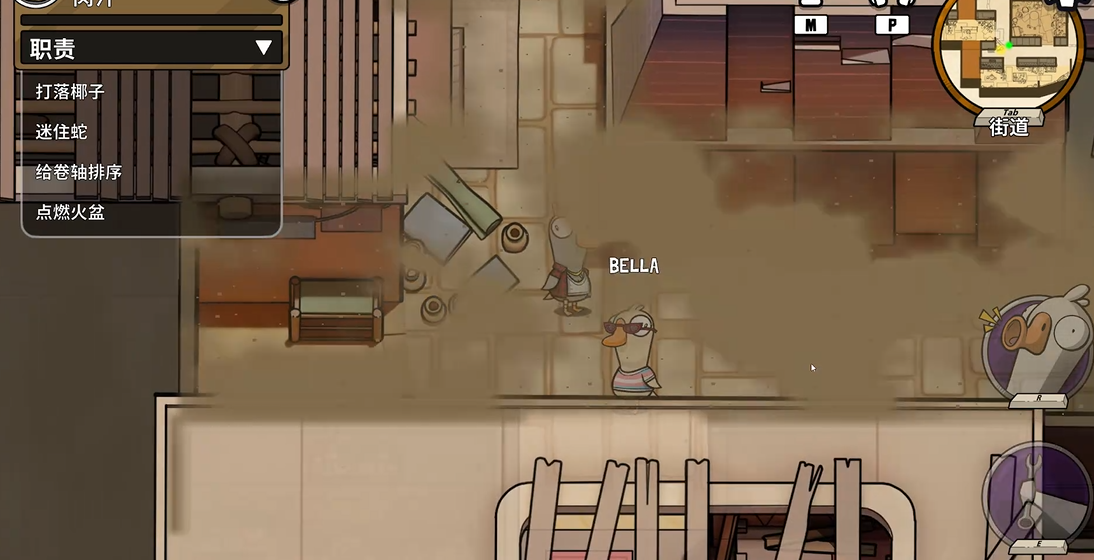The image size is (1094, 560).
Task: Pick the 点燃火盆 task entry
Action: [70, 212]
